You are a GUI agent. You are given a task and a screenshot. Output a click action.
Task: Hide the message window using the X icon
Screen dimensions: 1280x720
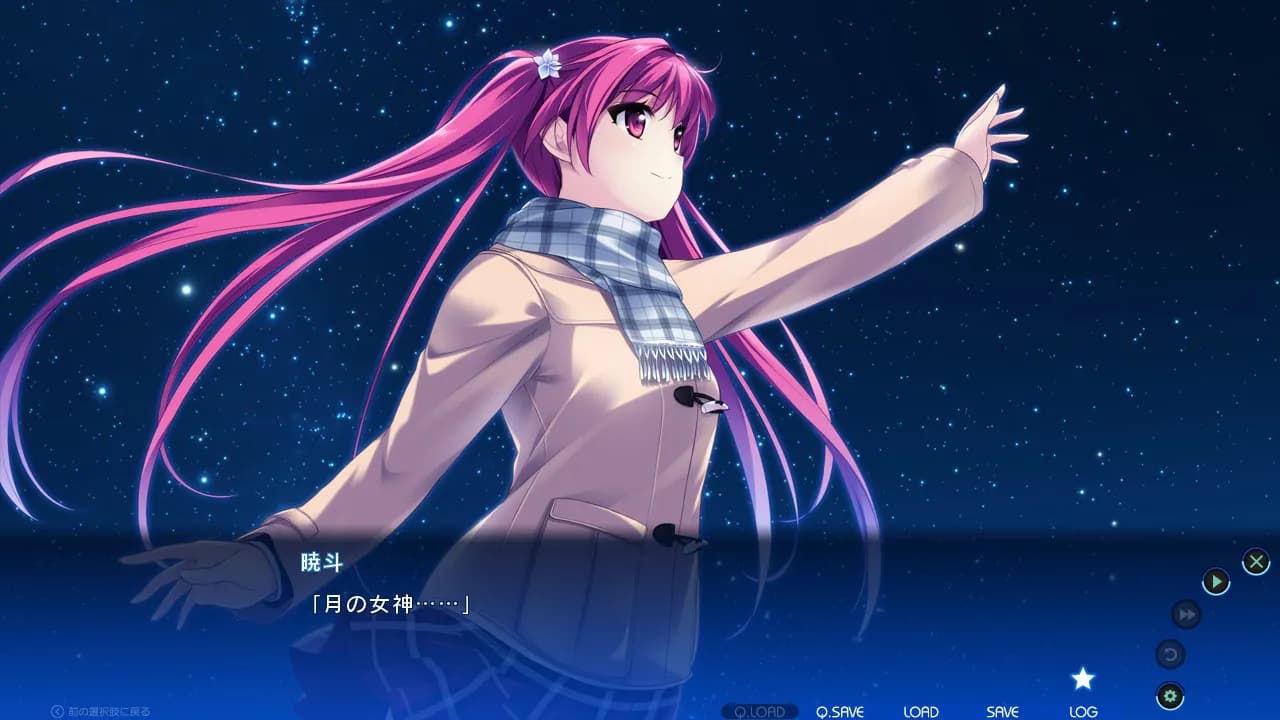tap(1255, 560)
